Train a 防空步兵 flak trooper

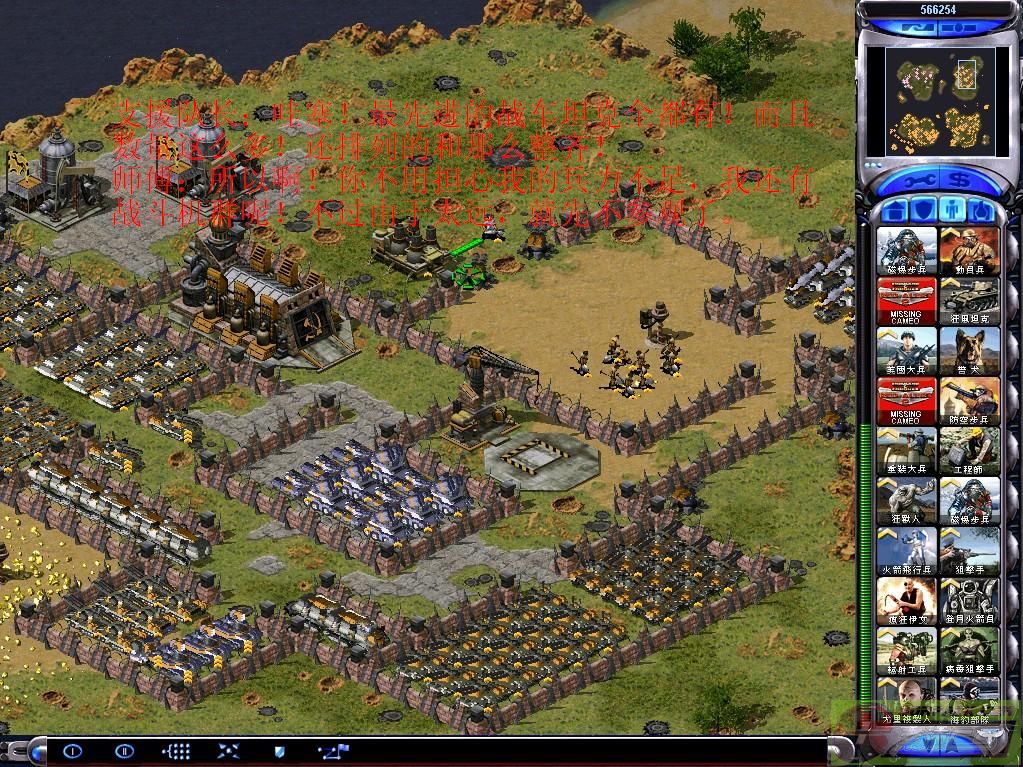tap(969, 401)
